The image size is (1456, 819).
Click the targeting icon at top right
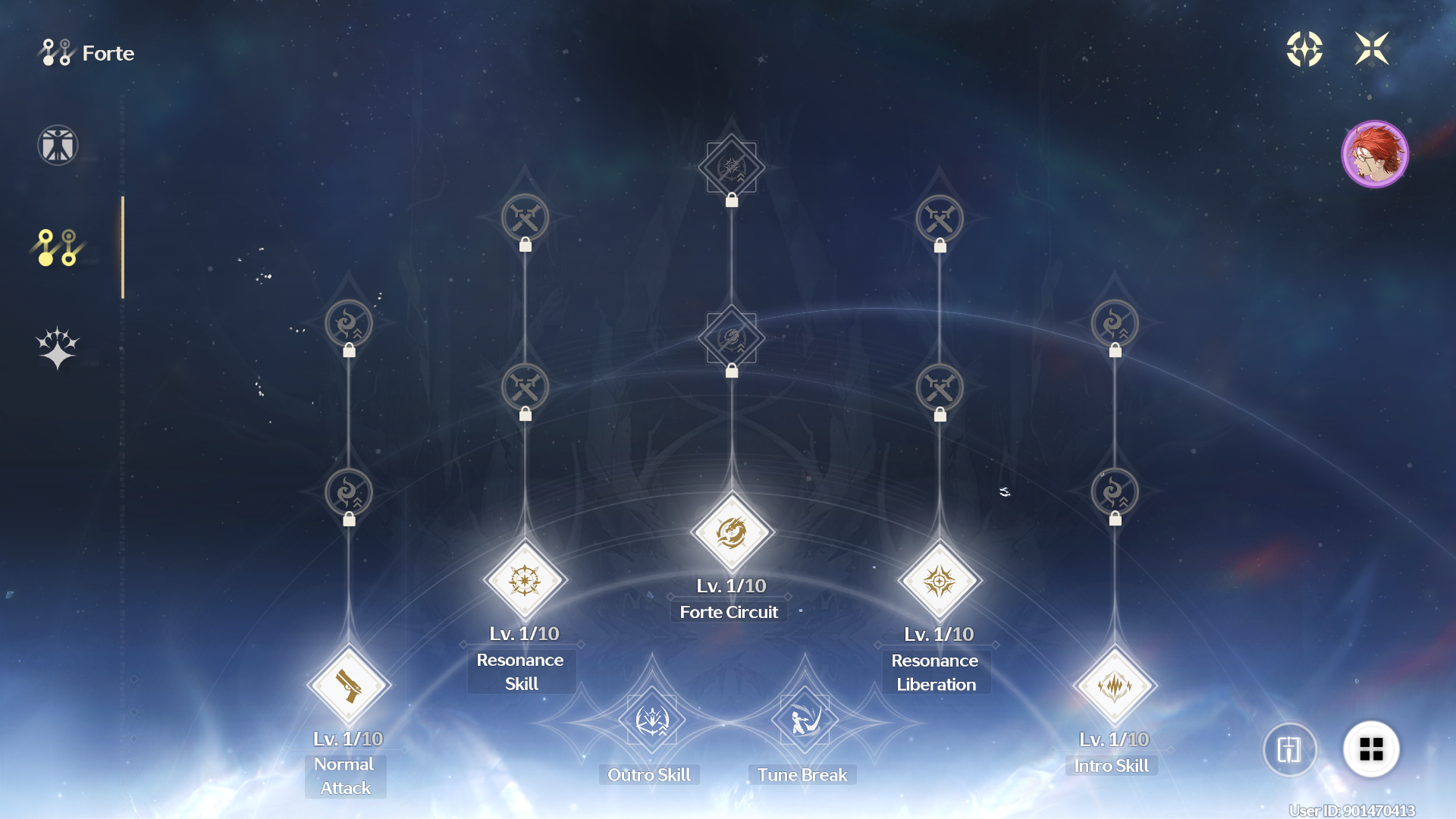[x=1304, y=49]
